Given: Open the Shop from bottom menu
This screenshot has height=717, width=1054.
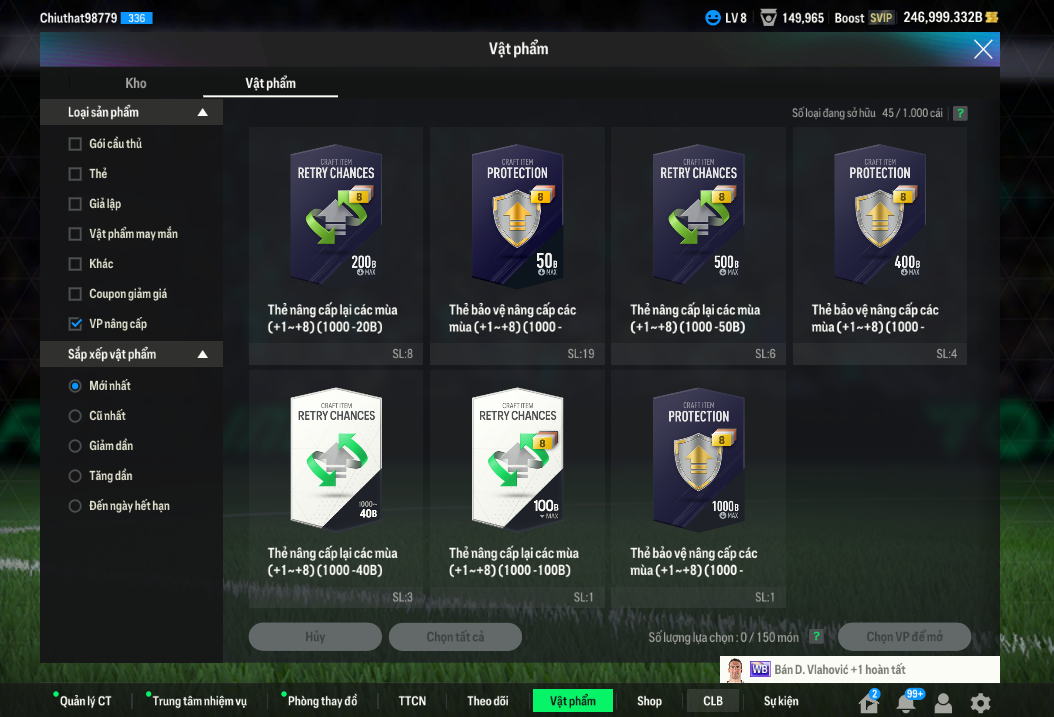Looking at the screenshot, I should pyautogui.click(x=649, y=701).
